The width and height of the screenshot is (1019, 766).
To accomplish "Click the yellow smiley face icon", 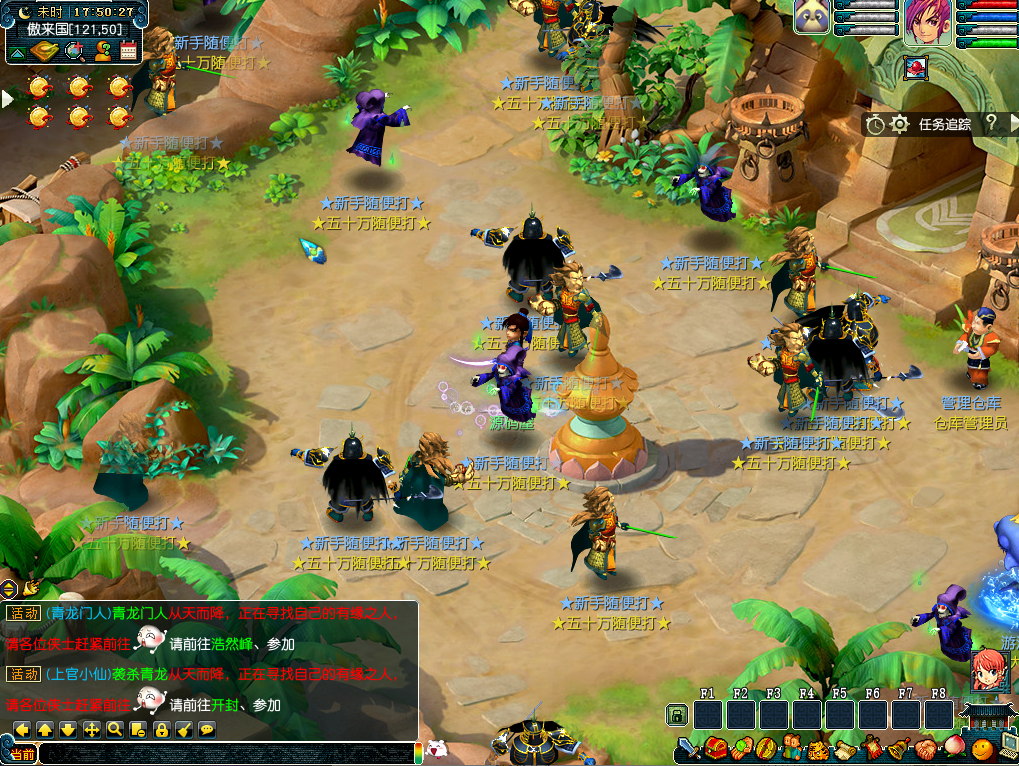I will click(981, 748).
